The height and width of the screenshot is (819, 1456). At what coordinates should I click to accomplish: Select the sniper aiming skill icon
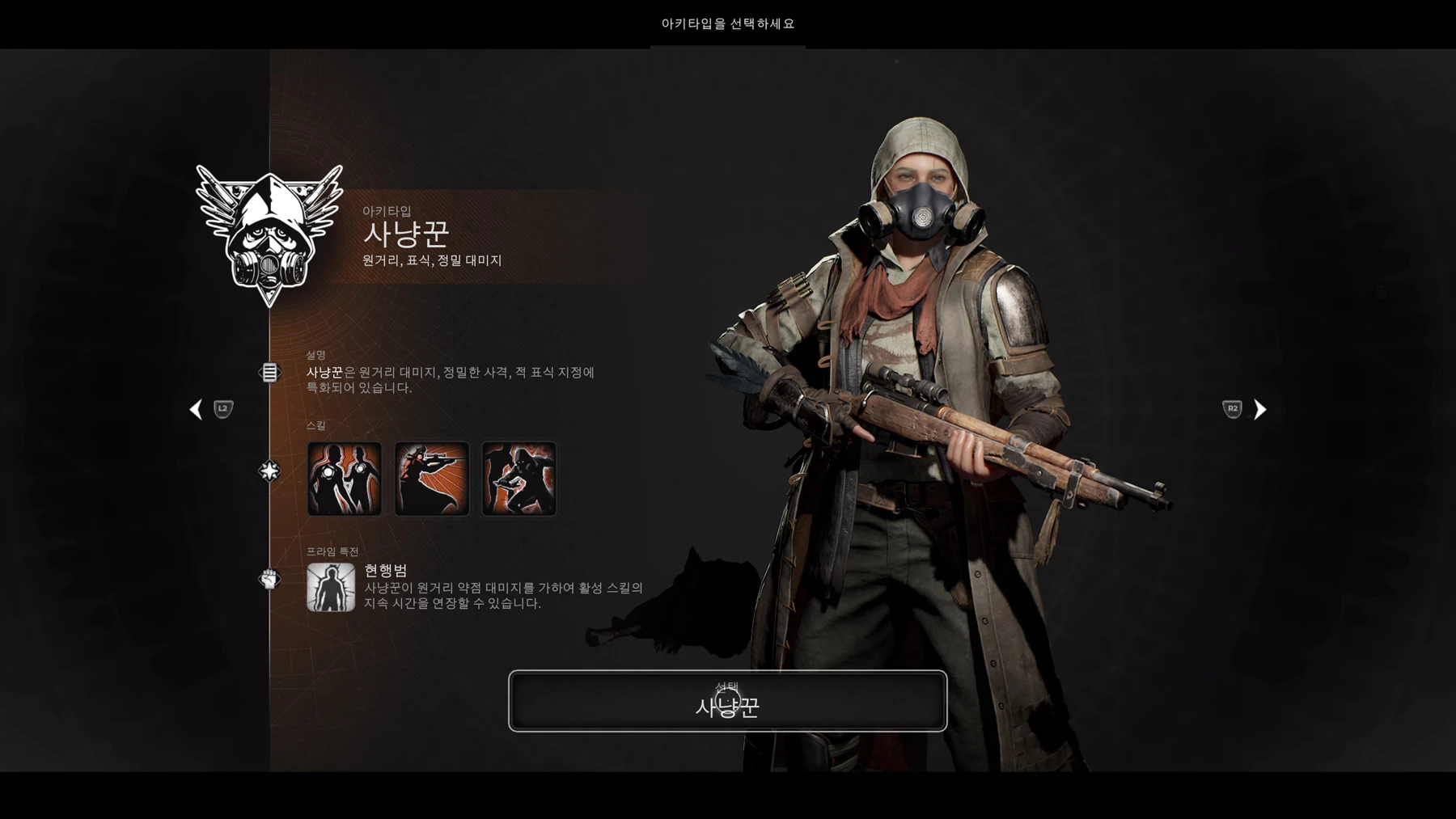pyautogui.click(x=432, y=479)
